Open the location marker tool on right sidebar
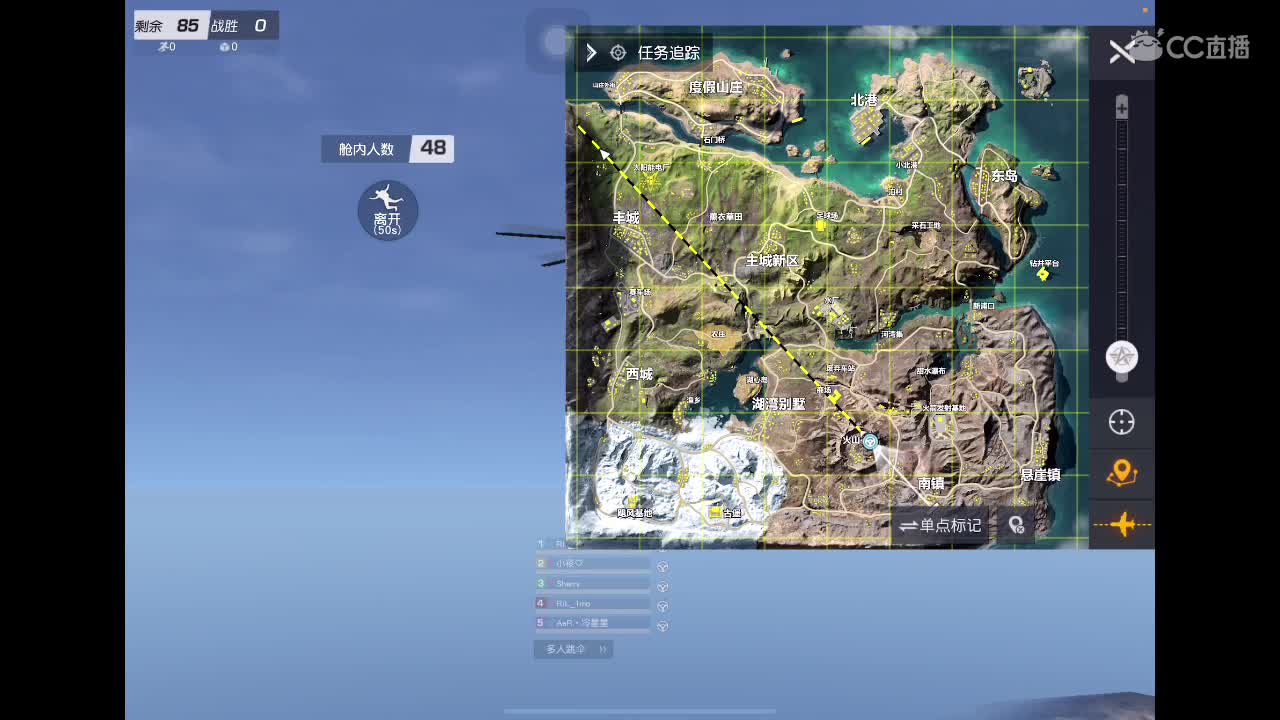1280x720 pixels. pos(1121,474)
